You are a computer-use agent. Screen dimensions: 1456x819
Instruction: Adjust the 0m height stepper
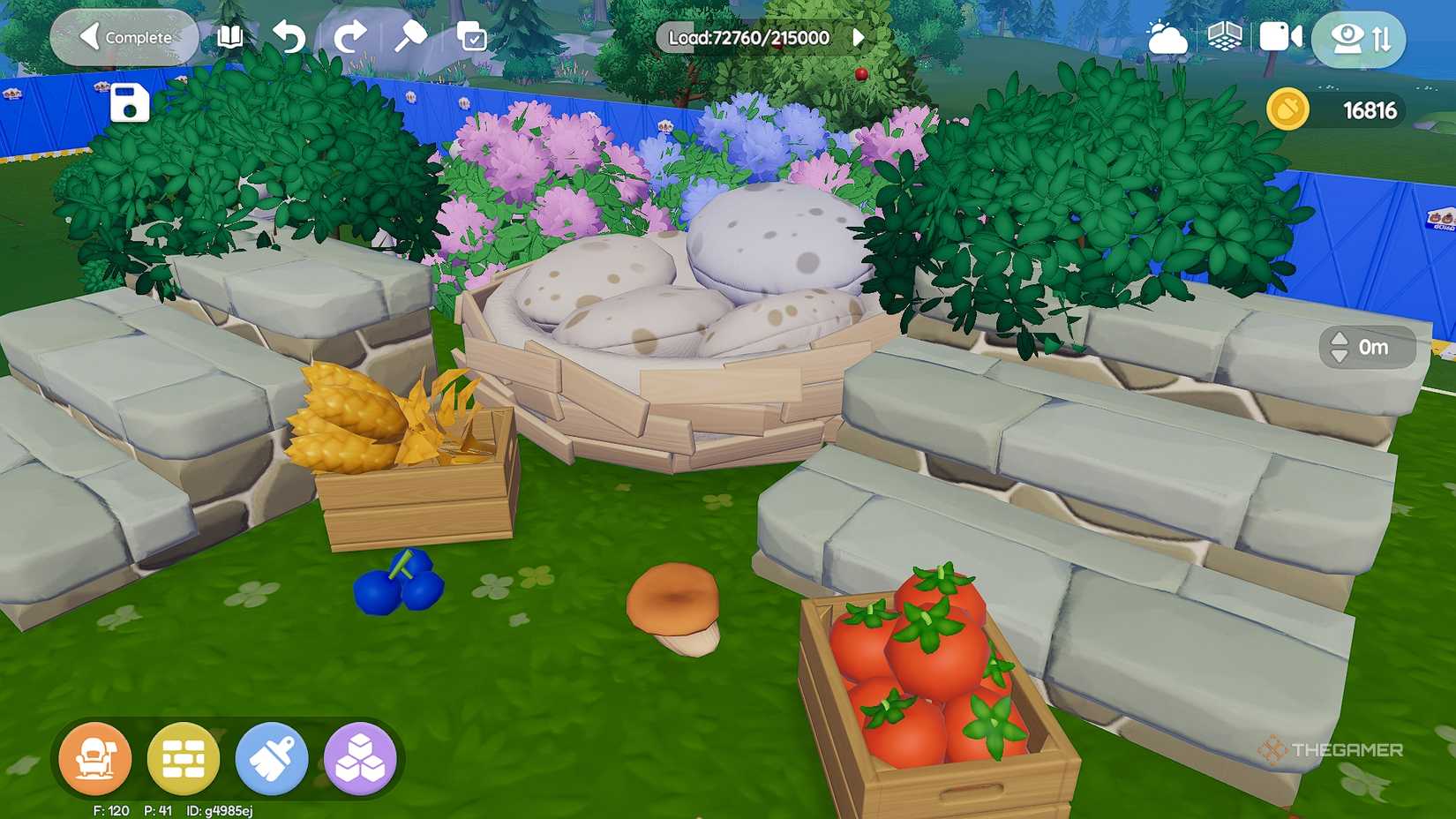tap(1340, 347)
